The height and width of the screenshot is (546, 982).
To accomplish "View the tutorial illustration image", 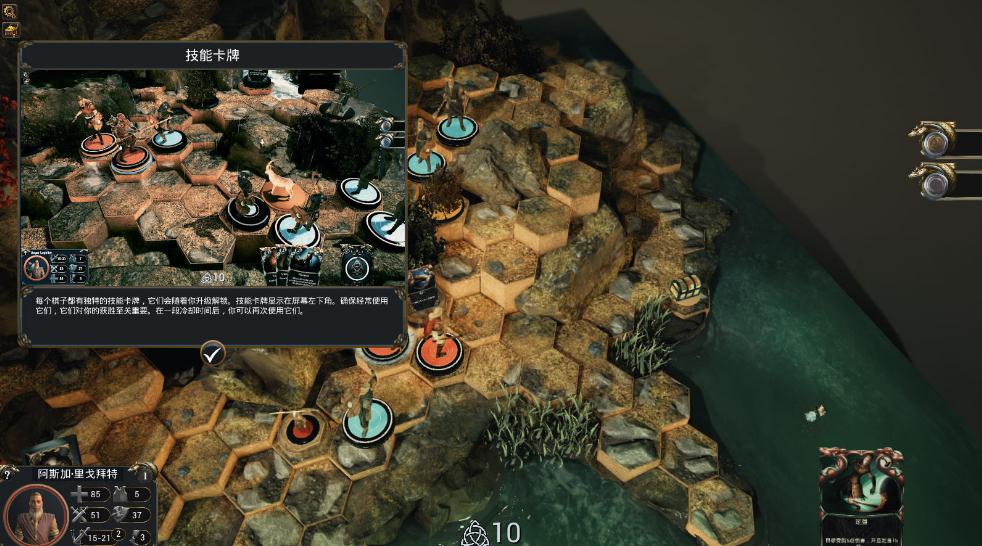I will coord(212,177).
